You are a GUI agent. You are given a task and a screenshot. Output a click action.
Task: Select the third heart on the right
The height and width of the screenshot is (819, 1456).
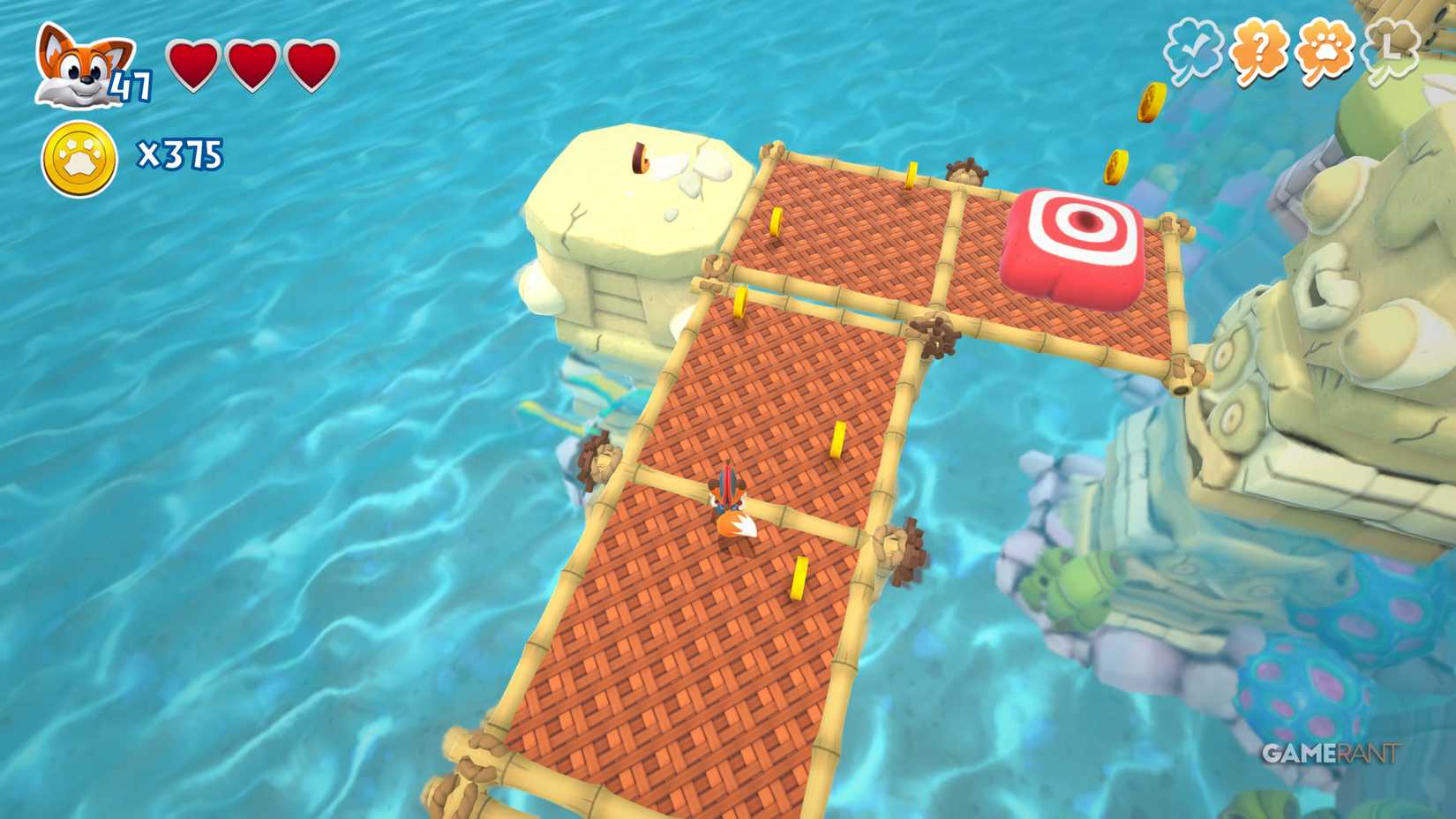coord(307,64)
